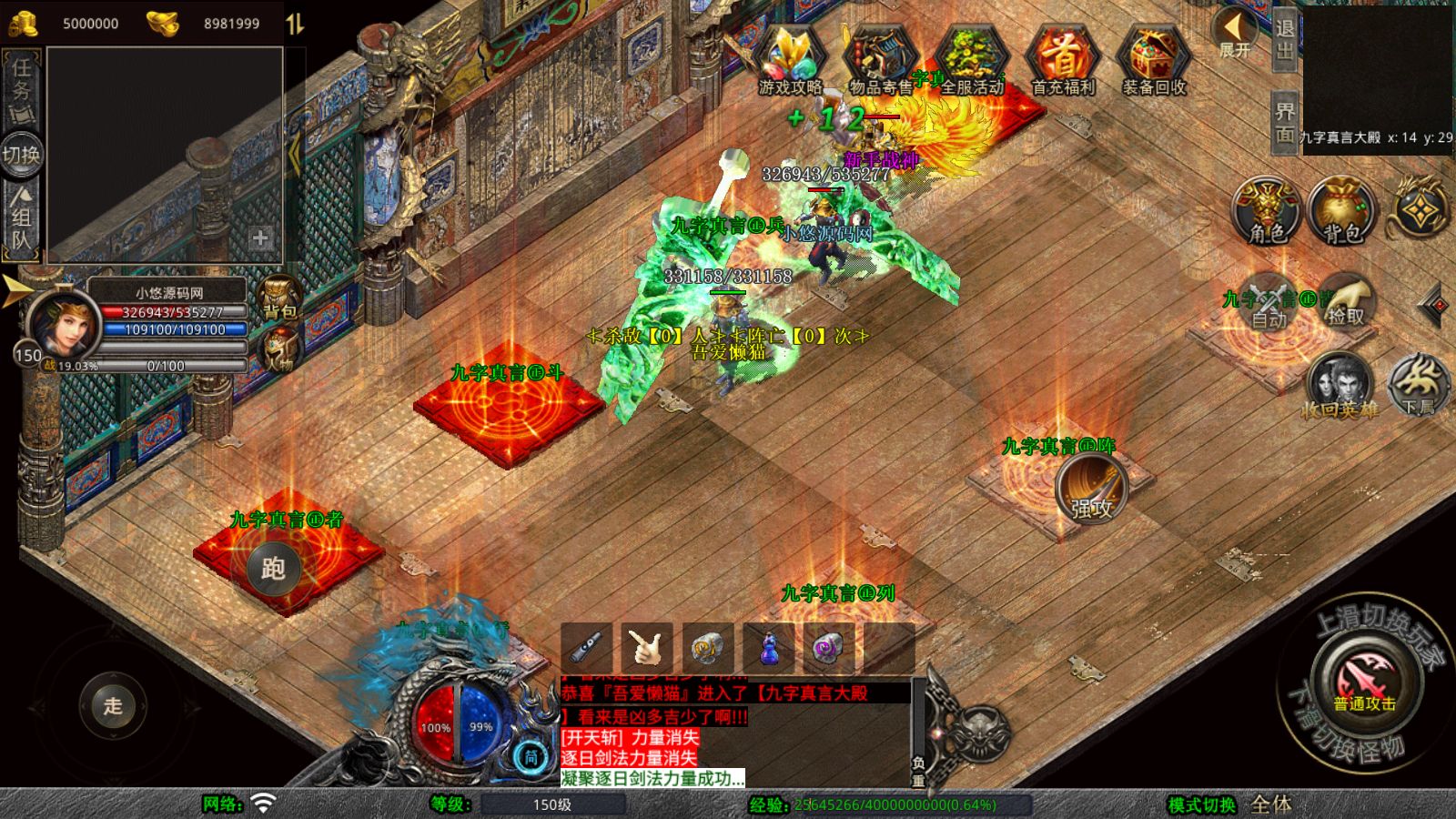Screen dimensions: 1456x819
Task: Tap the 跑 run button
Action: point(273,568)
